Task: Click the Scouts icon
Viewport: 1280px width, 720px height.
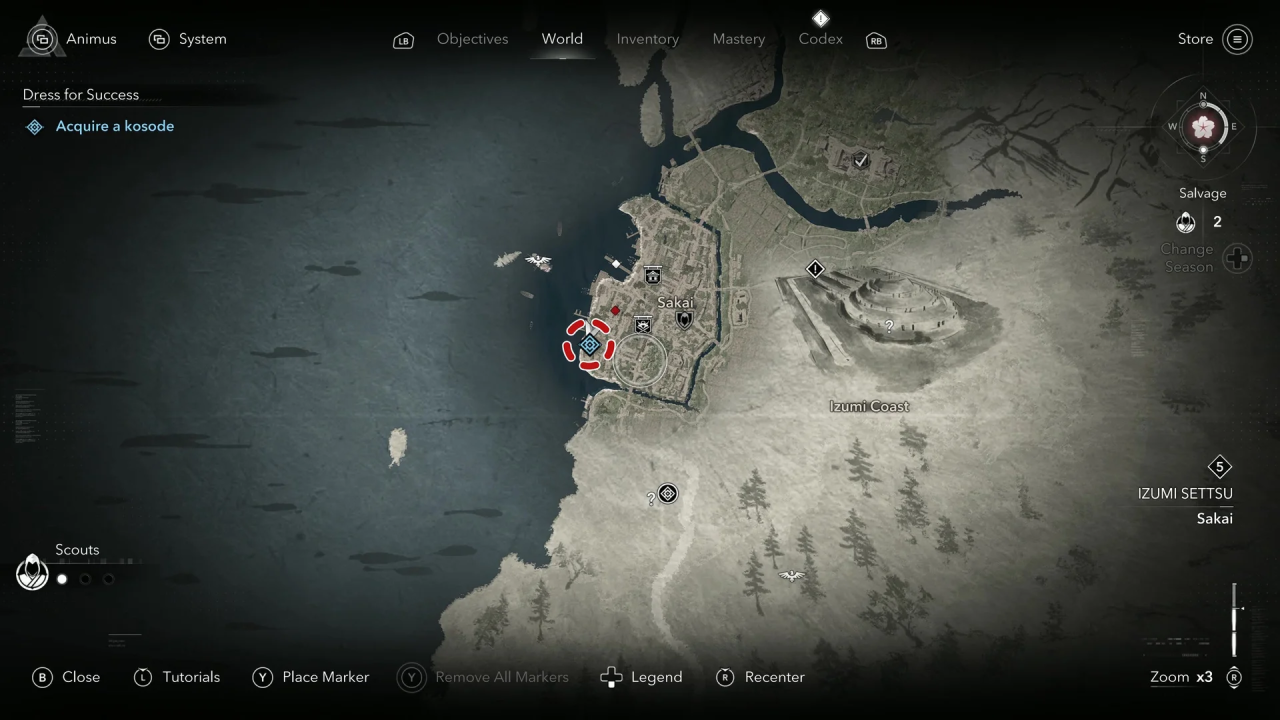Action: tap(33, 573)
